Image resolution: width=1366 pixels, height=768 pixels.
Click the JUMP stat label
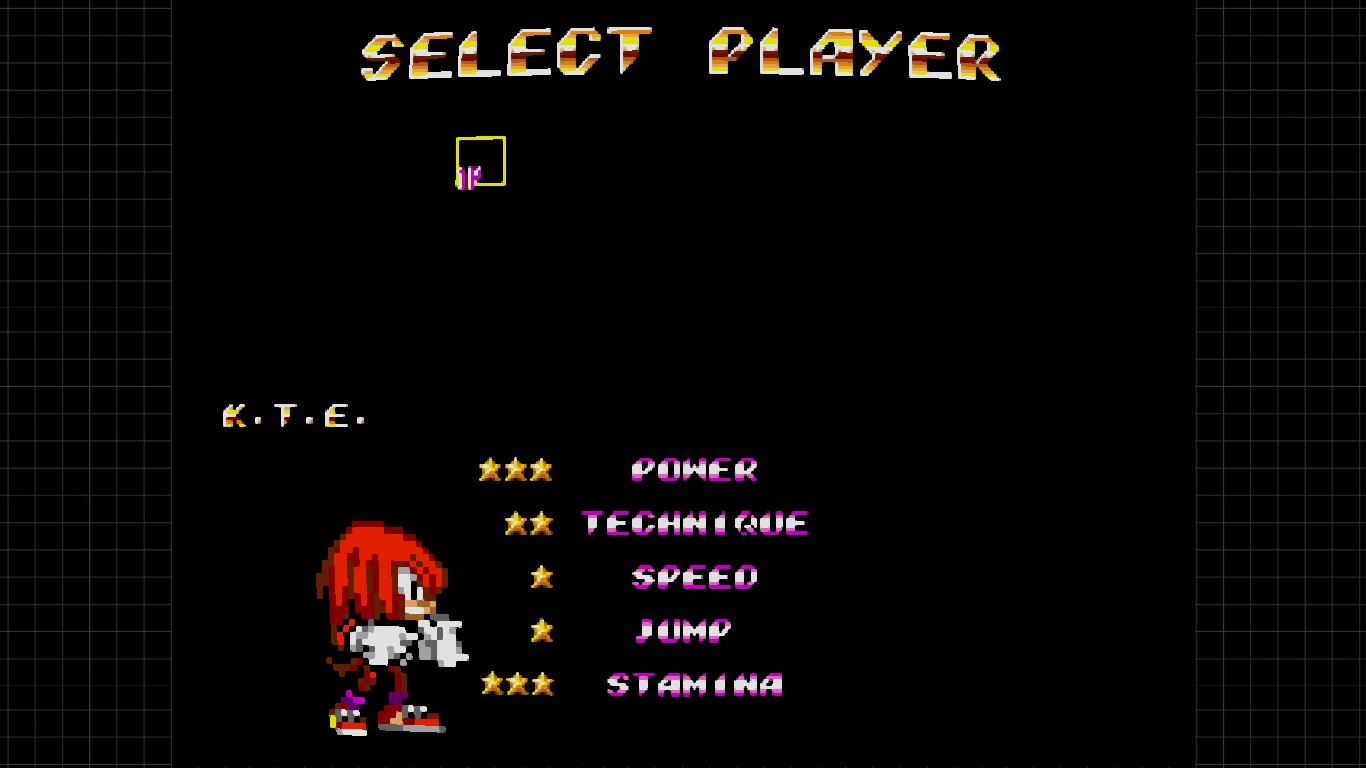coord(681,630)
